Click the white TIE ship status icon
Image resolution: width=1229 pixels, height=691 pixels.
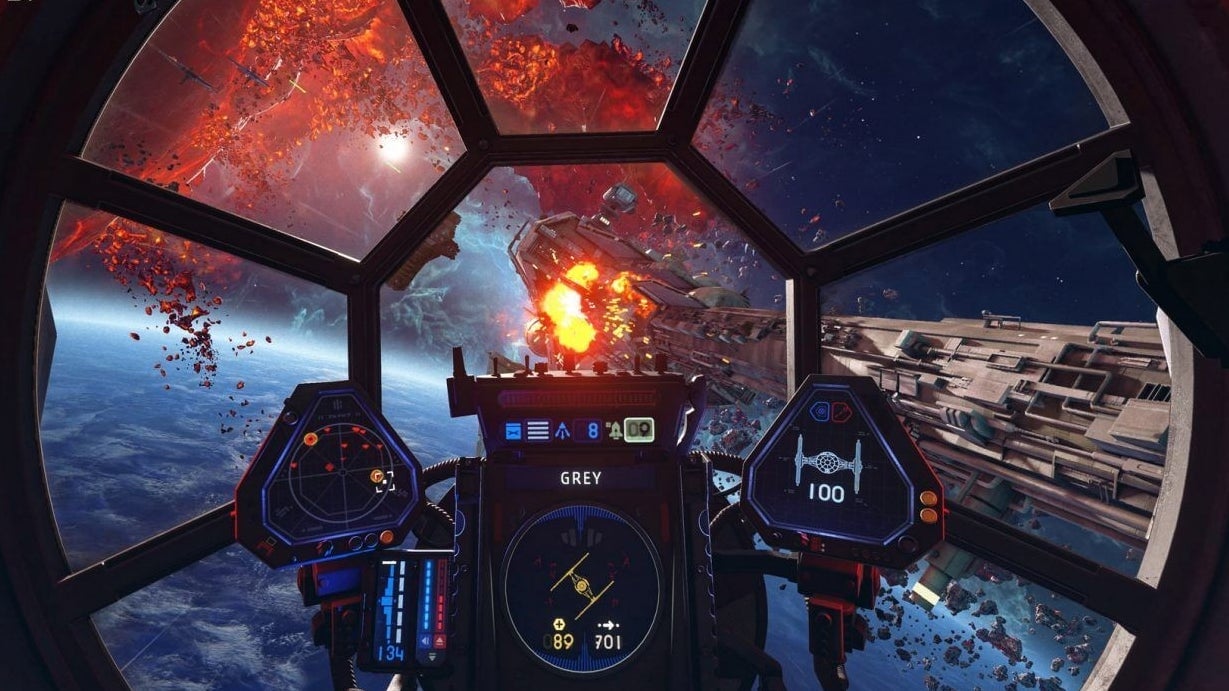[828, 463]
